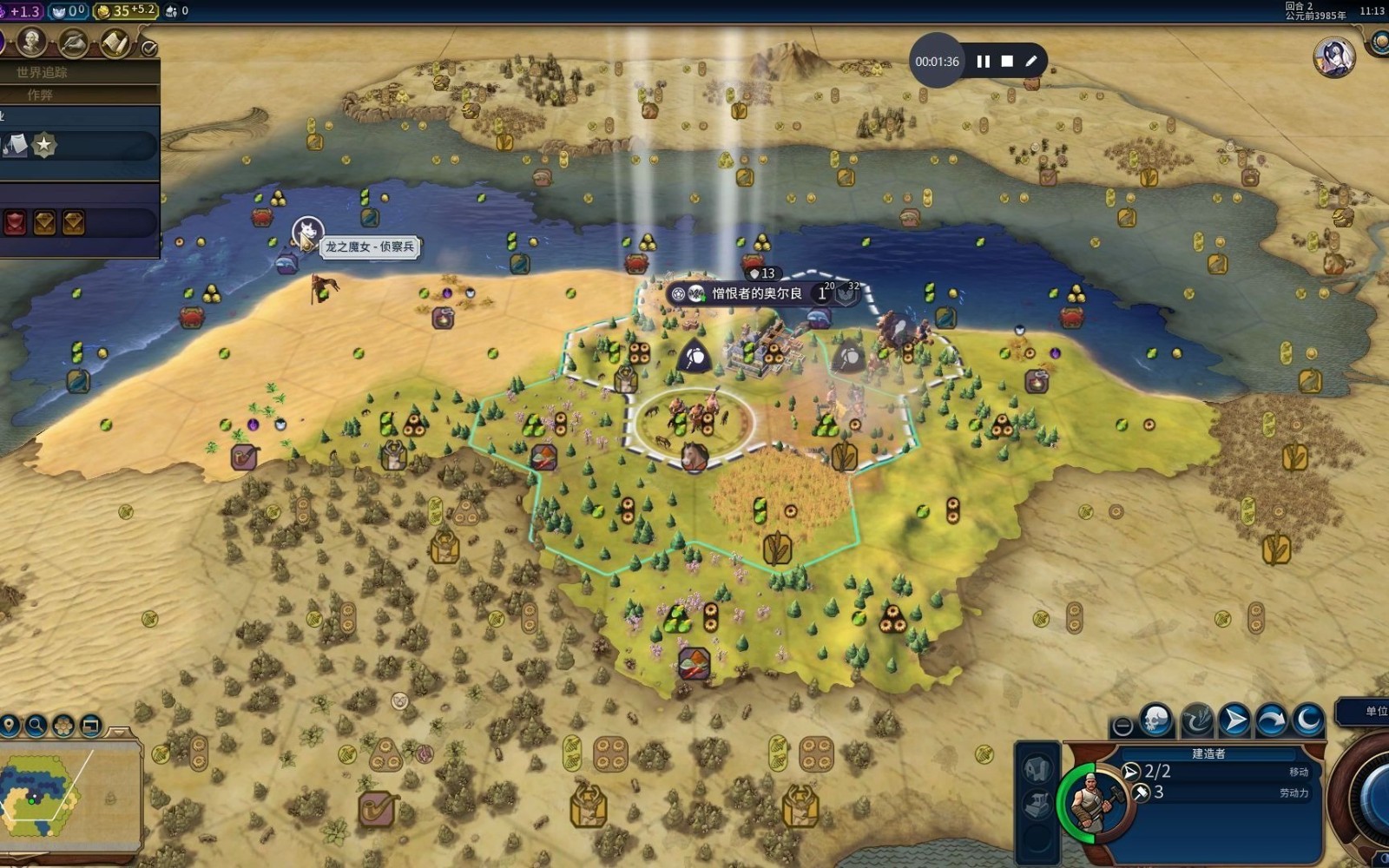Collapse unit actions with the minus button

point(1122,726)
